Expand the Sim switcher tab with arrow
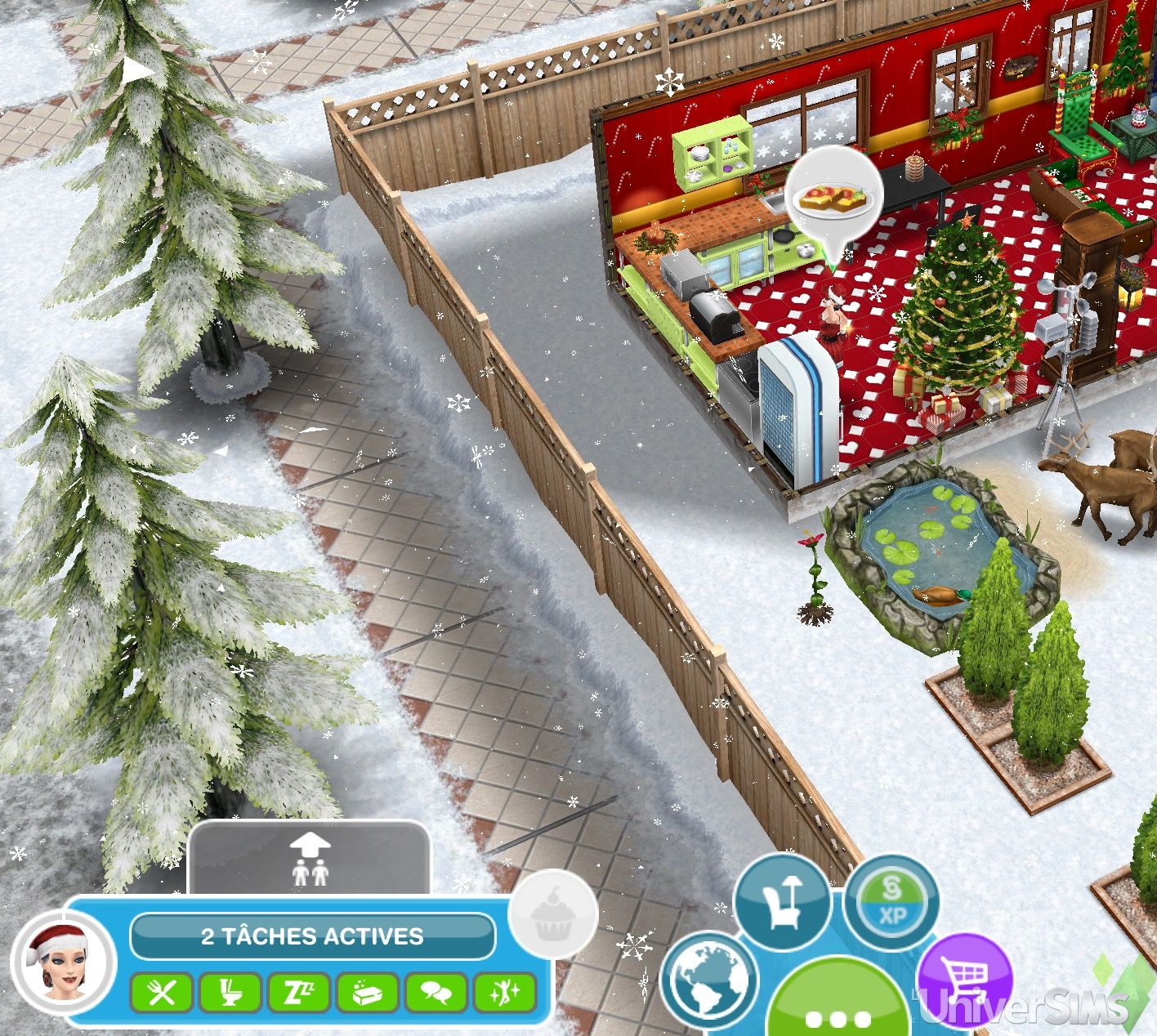The width and height of the screenshot is (1157, 1036). pyautogui.click(x=310, y=860)
